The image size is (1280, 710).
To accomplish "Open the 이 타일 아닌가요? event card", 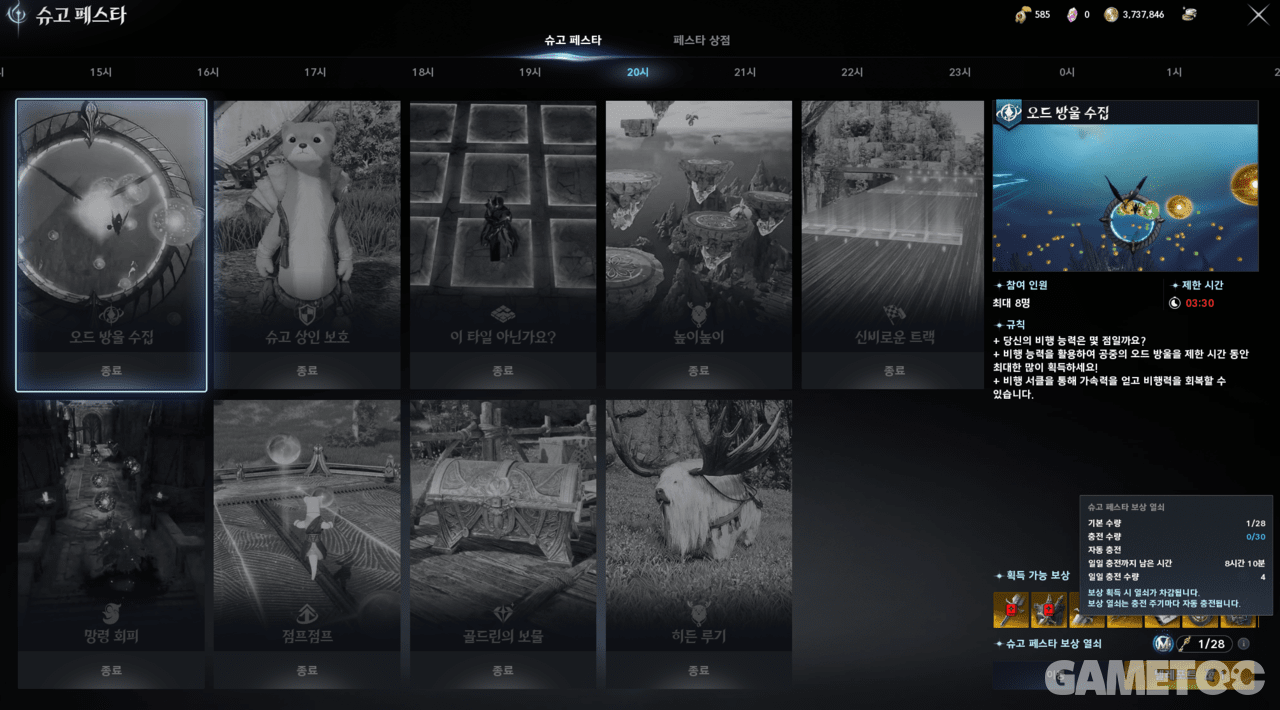I will pos(502,244).
